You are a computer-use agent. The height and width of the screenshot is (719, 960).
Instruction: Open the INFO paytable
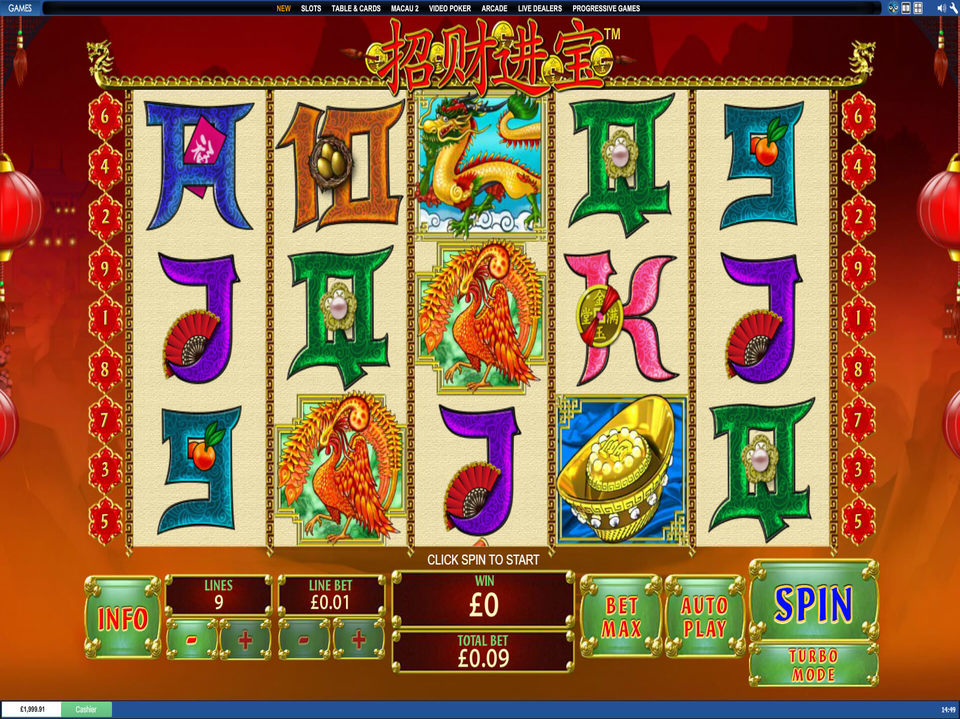[122, 618]
